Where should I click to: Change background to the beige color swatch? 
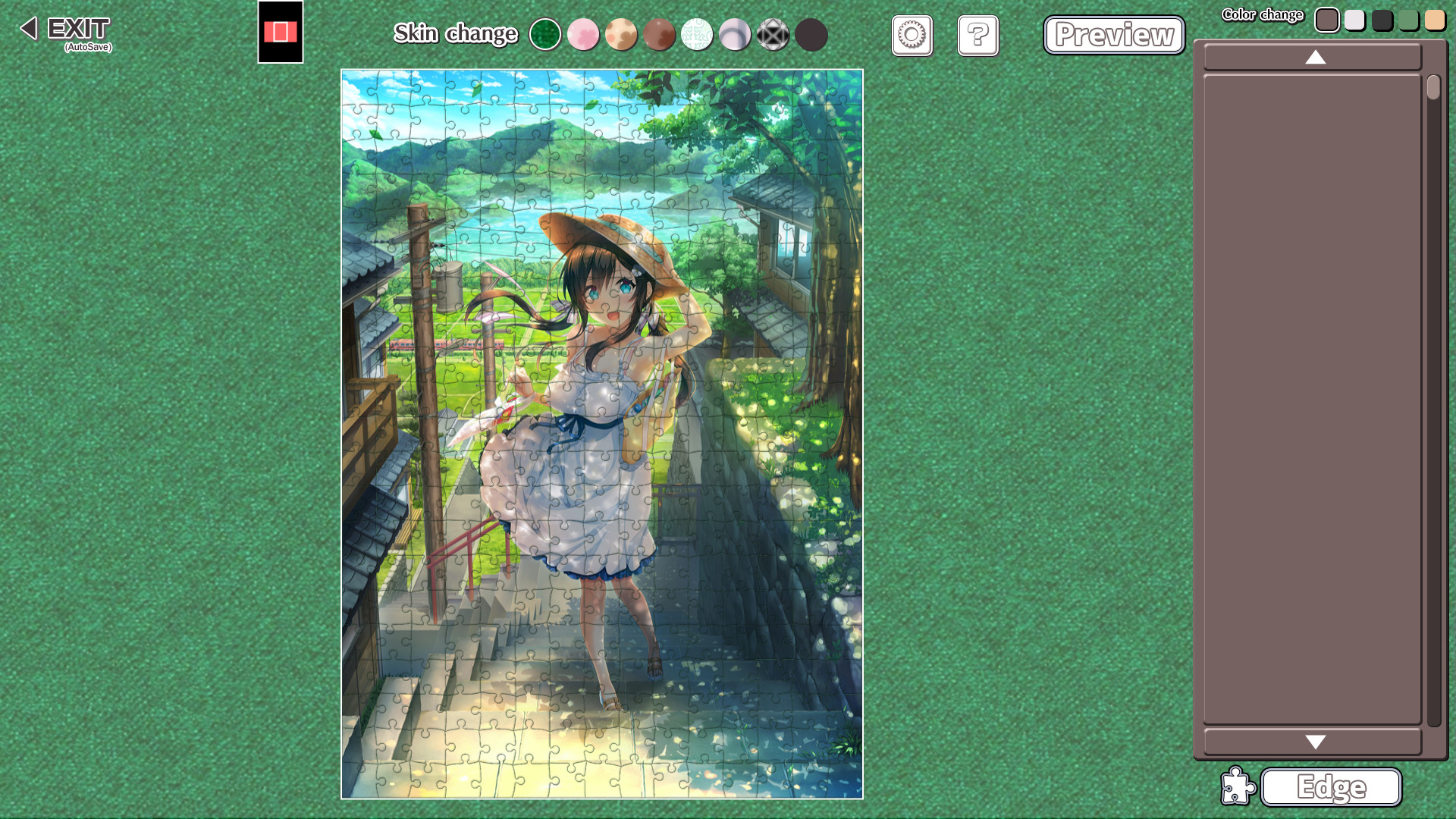pos(1435,20)
